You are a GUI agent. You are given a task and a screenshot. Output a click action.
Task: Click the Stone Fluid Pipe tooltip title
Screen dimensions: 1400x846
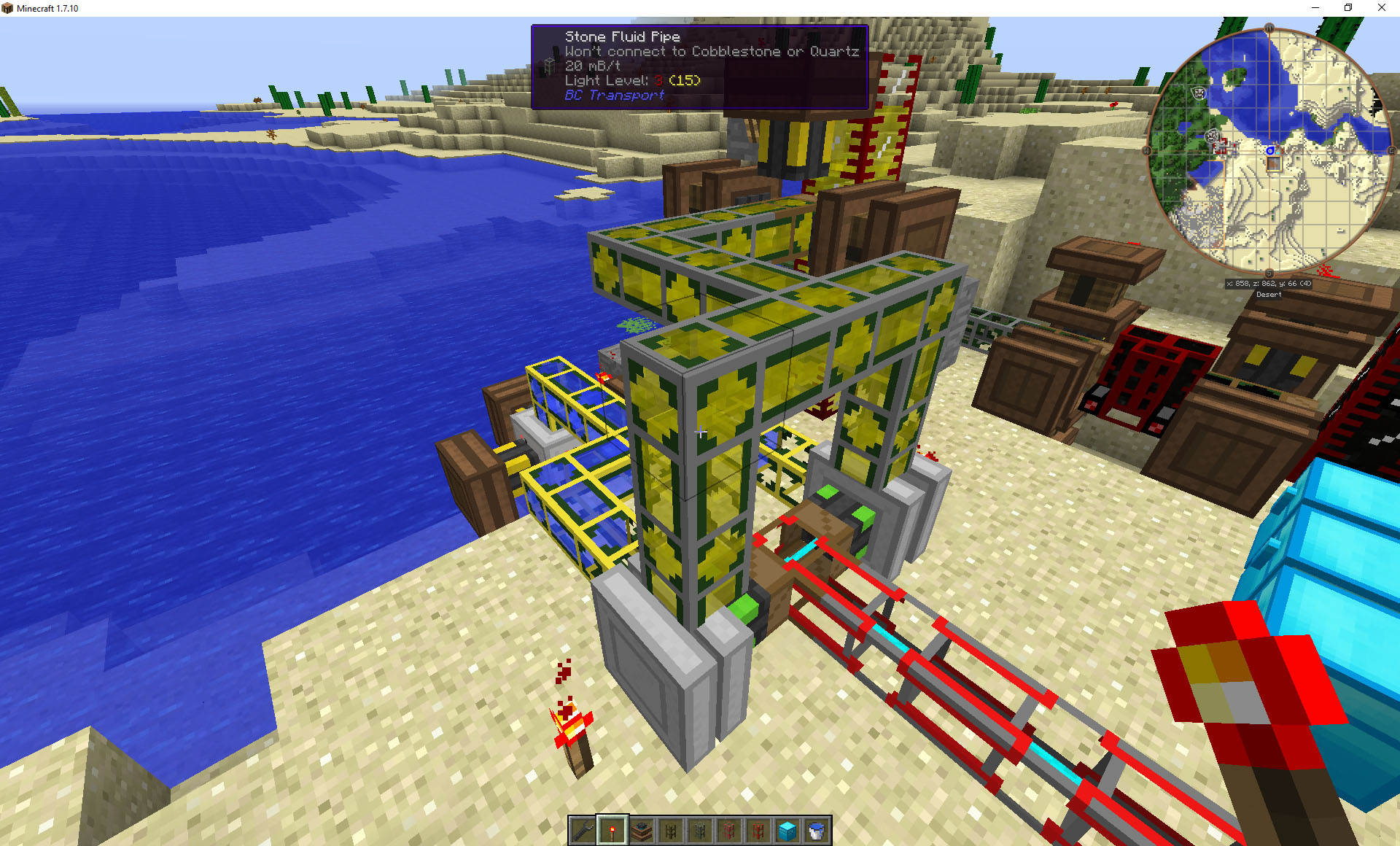(623, 36)
